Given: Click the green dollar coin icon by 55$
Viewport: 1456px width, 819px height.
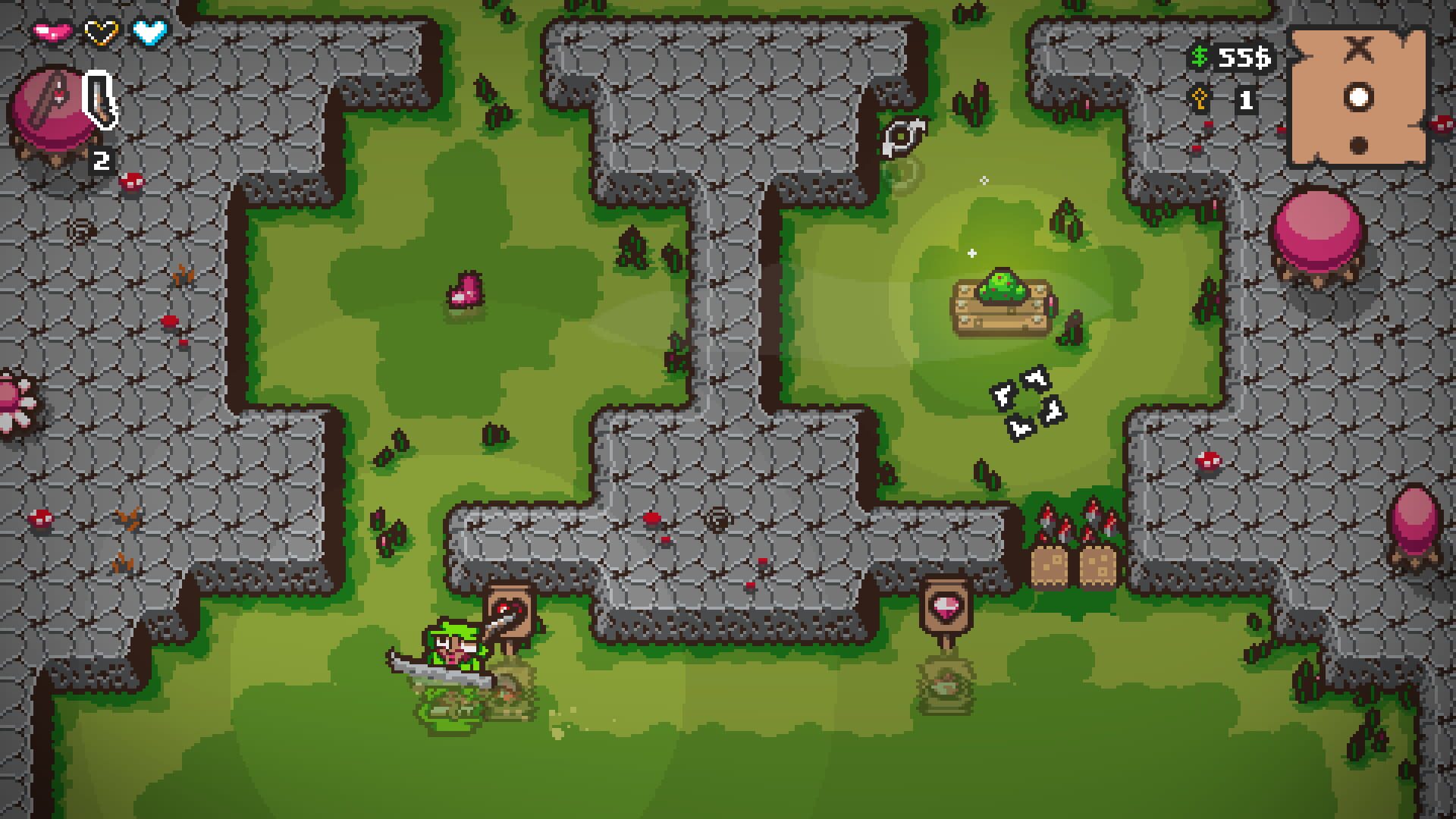Looking at the screenshot, I should [x=1199, y=55].
